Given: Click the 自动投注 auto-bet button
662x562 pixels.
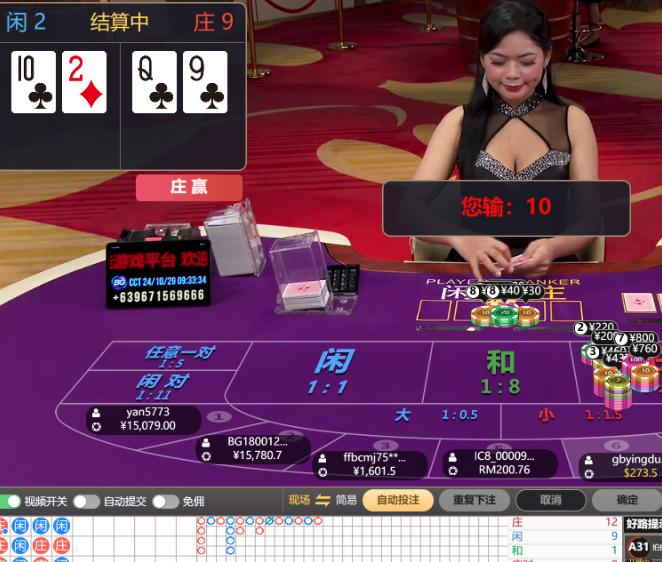Looking at the screenshot, I should pyautogui.click(x=398, y=500).
